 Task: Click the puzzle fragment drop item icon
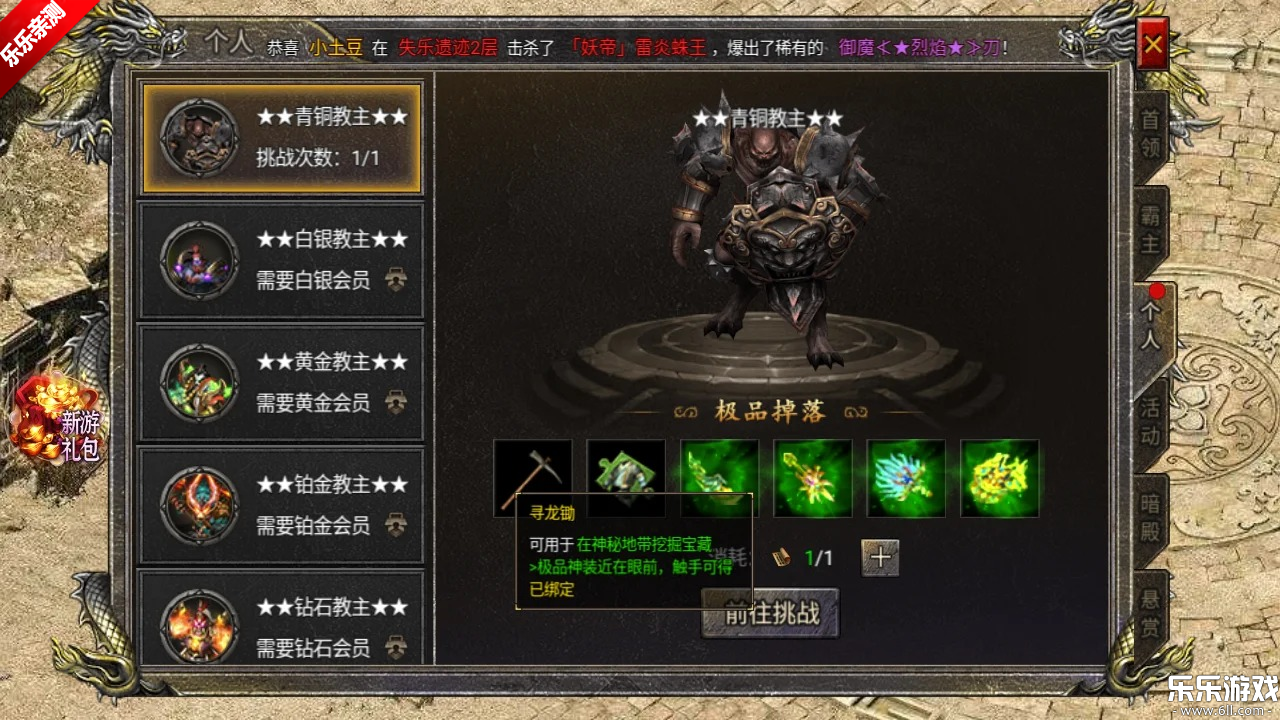pos(625,478)
